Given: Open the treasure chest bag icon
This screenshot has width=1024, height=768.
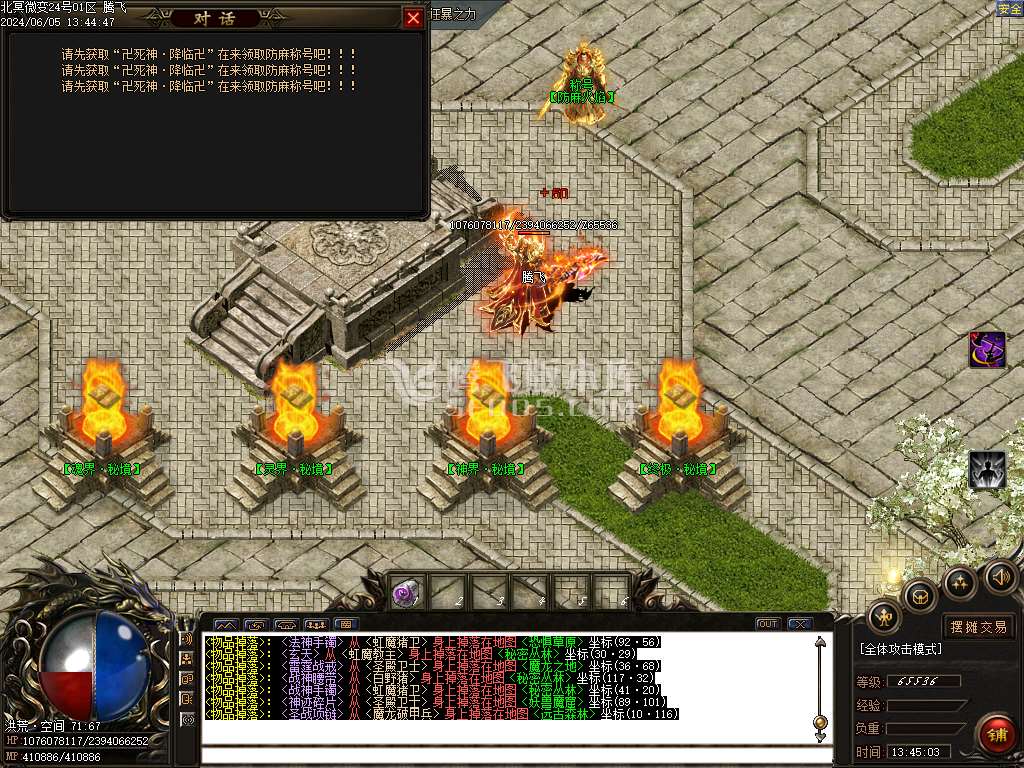Looking at the screenshot, I should tap(920, 597).
